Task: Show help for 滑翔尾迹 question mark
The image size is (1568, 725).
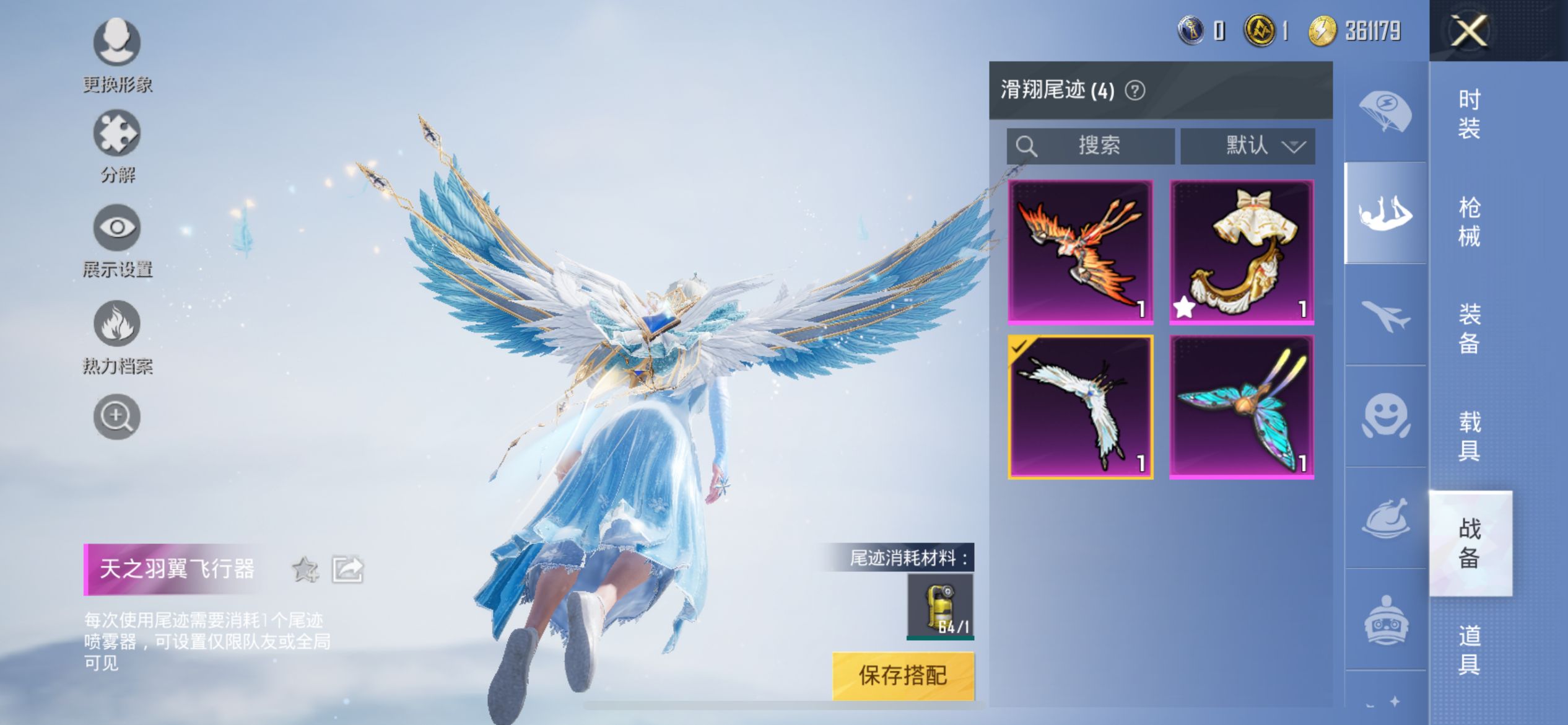Action: [1135, 91]
